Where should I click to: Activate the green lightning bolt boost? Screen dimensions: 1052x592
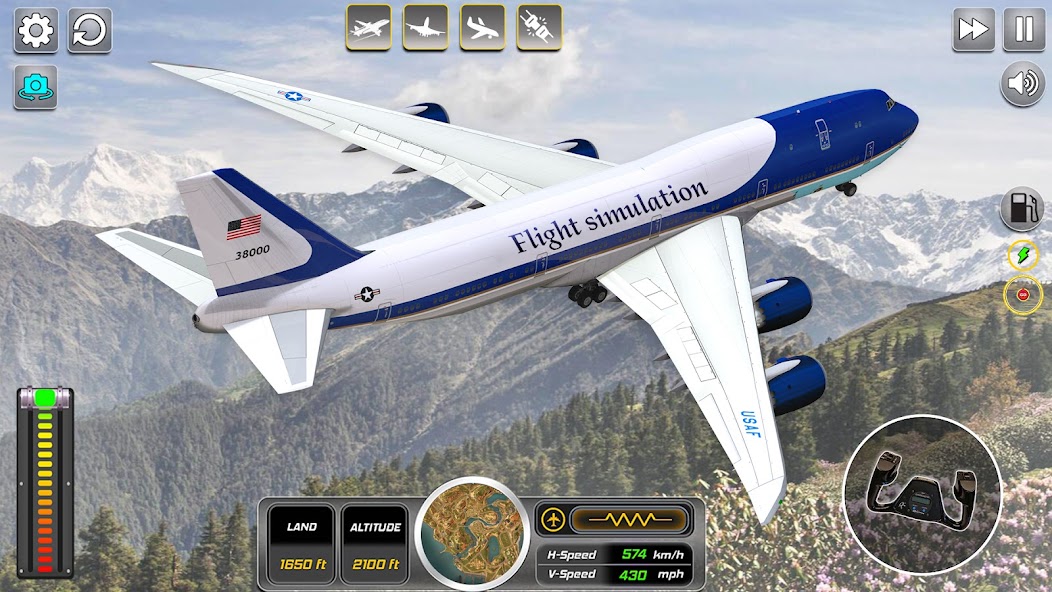tap(1023, 256)
